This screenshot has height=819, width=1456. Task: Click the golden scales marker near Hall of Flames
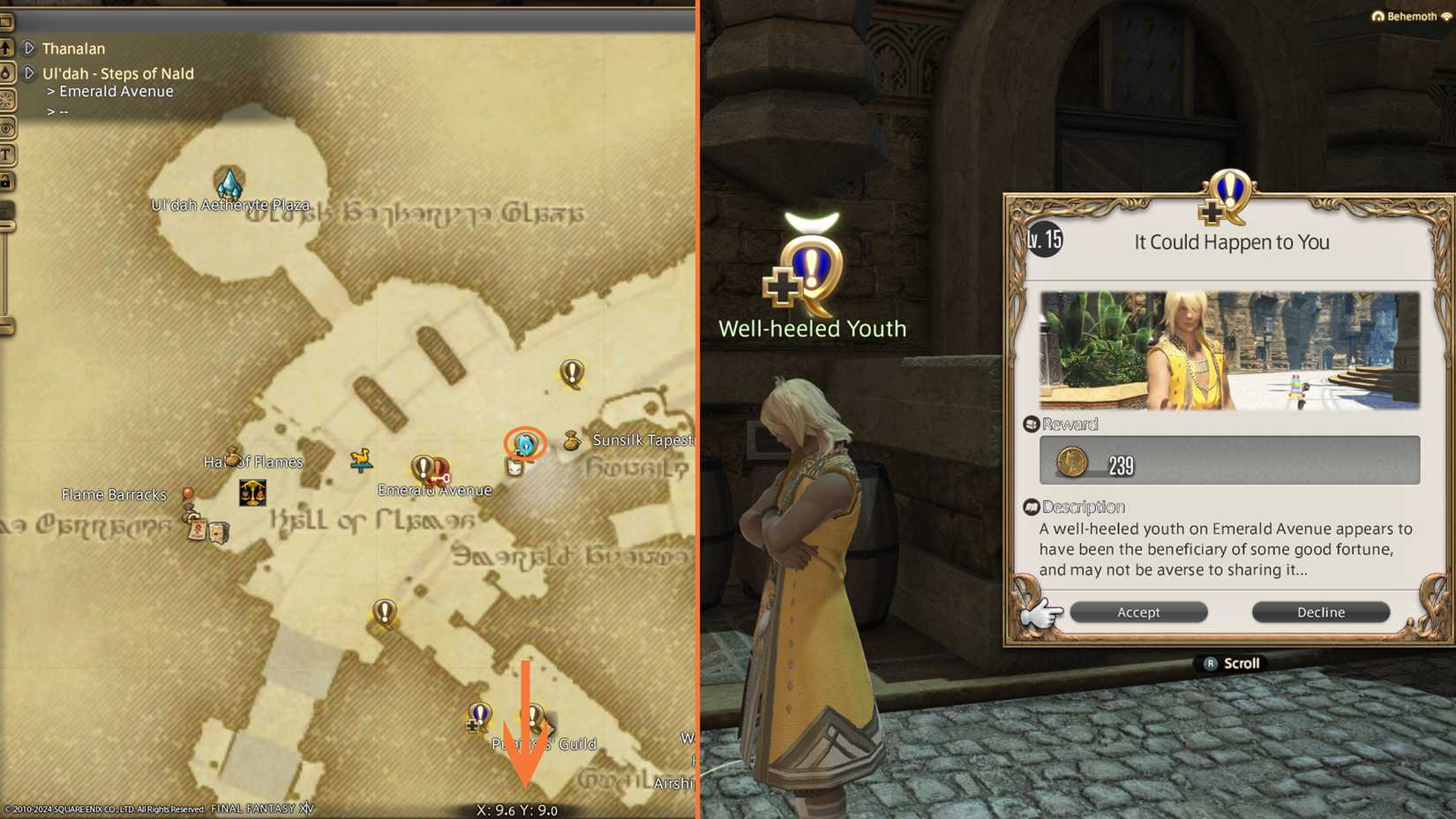pyautogui.click(x=251, y=493)
